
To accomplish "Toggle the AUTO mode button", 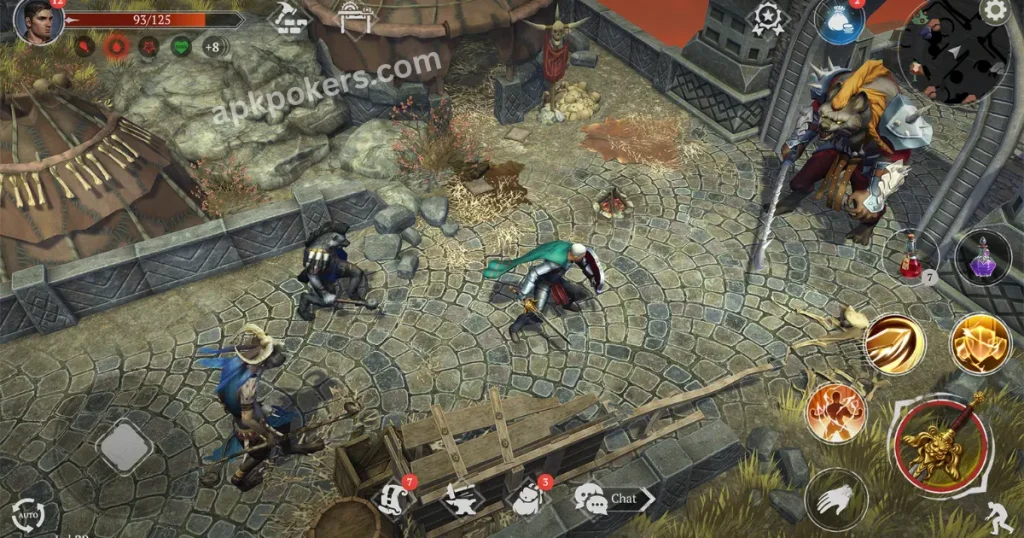I will click(27, 514).
